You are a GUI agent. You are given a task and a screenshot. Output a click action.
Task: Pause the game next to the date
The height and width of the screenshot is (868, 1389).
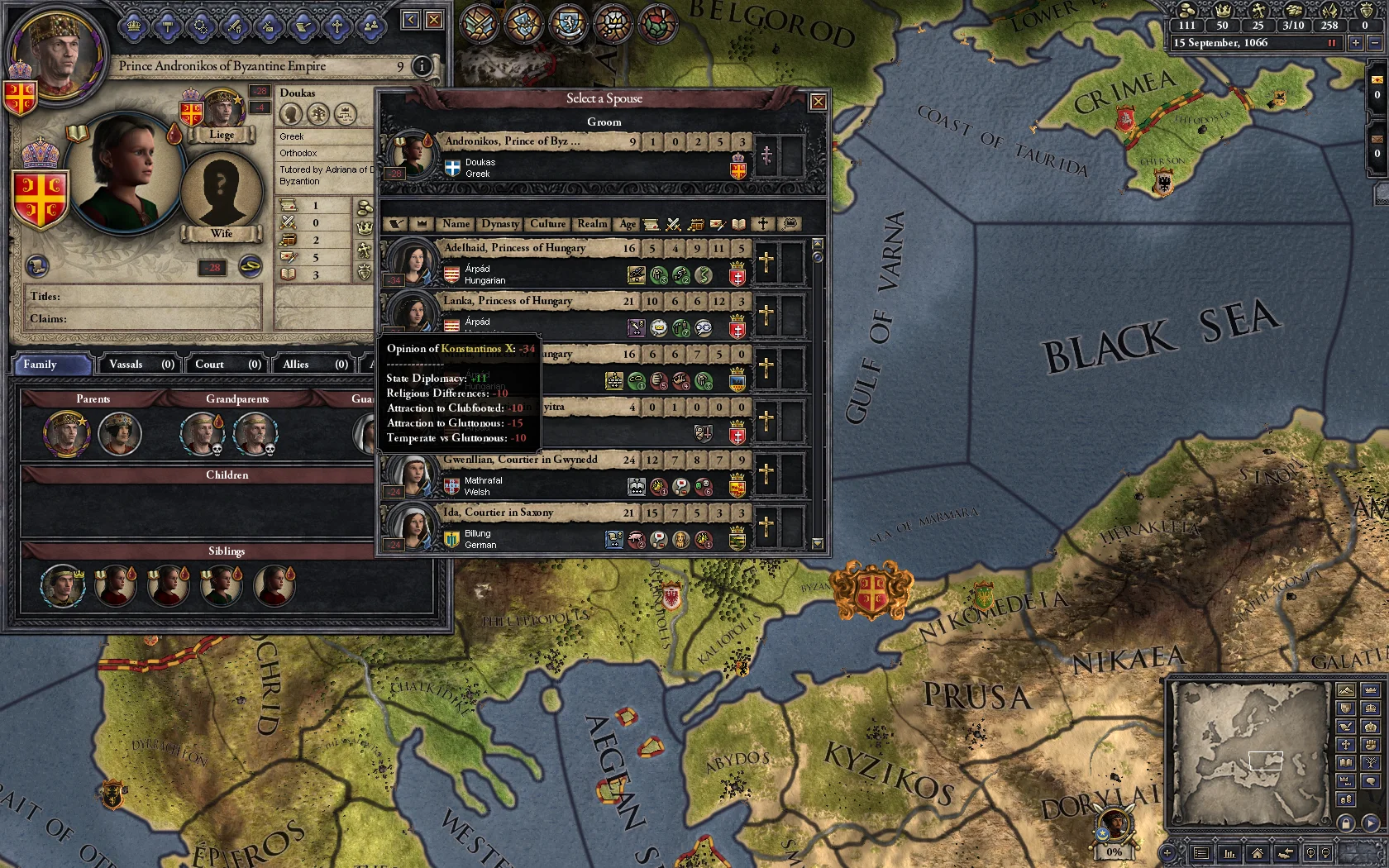[x=1331, y=43]
